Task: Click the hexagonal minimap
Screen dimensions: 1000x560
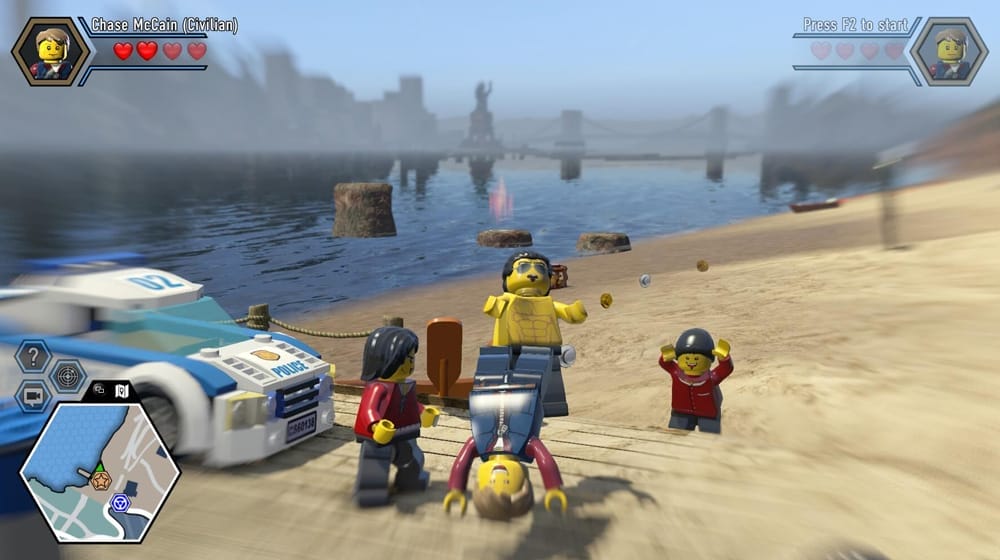Action: (100, 471)
